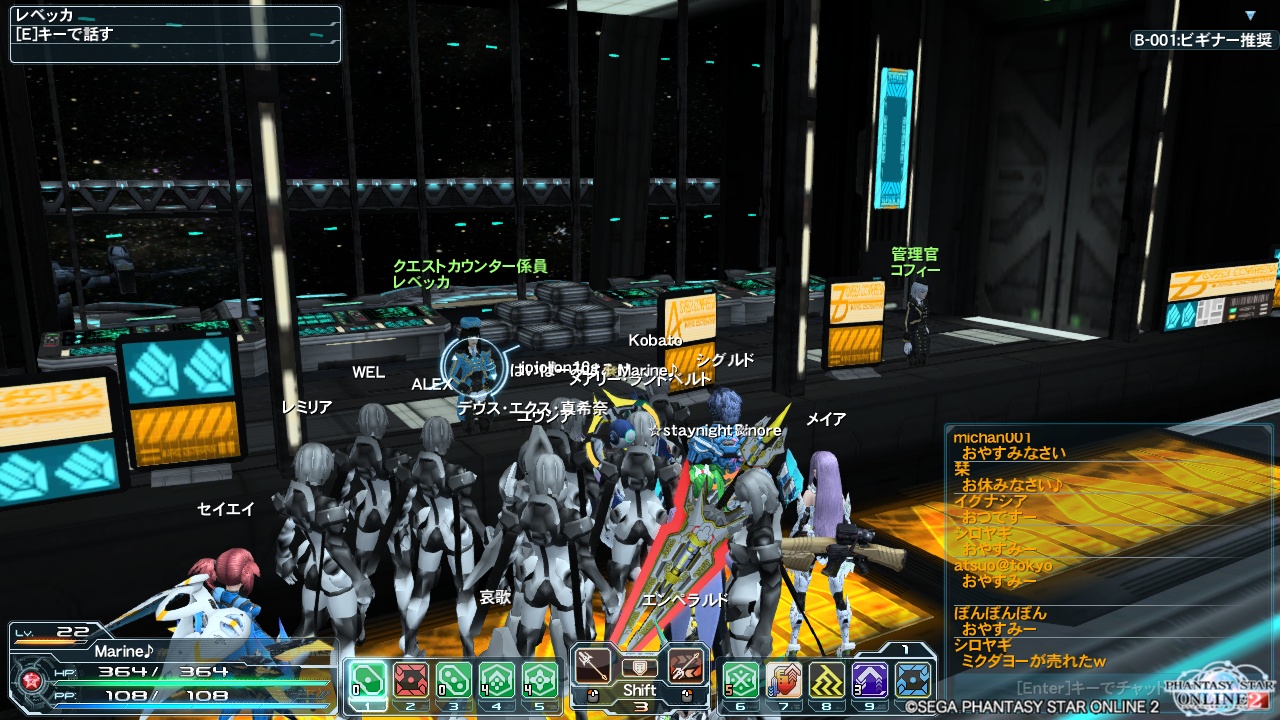Activate the rising arrows skill in slot 7

[784, 680]
